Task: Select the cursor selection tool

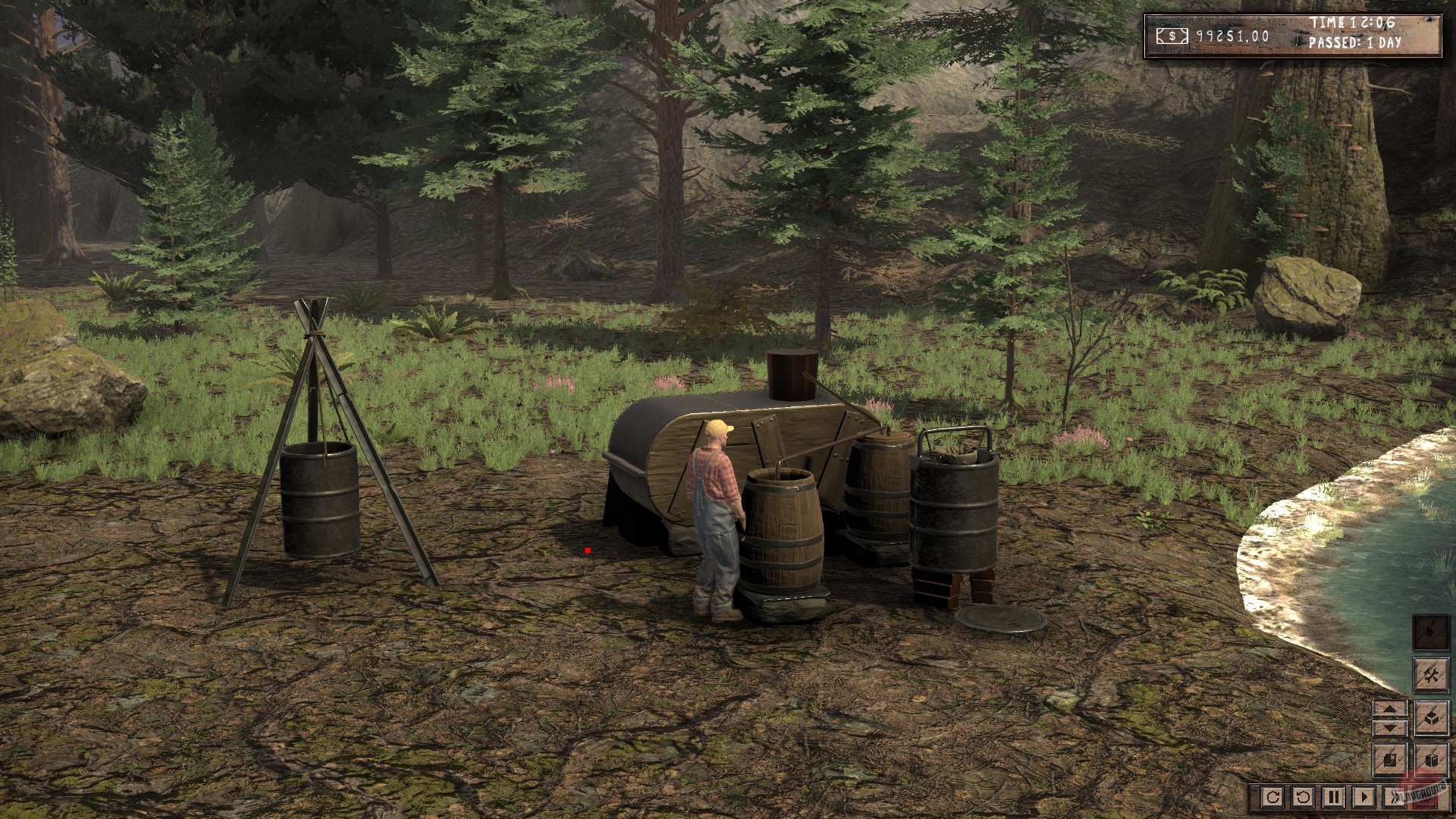Action: [x=1429, y=632]
